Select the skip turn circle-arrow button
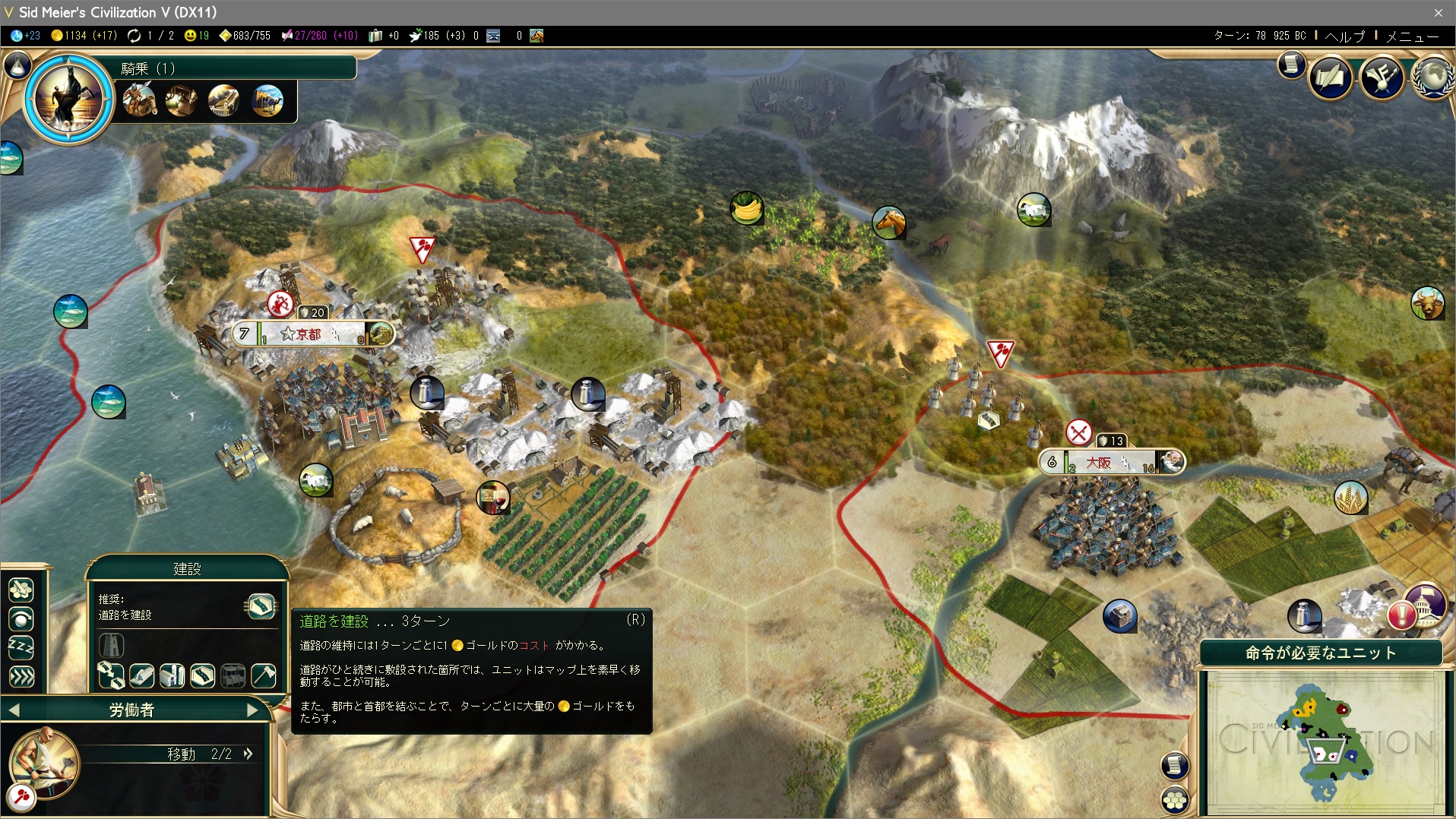The image size is (1456, 819). pos(21,619)
